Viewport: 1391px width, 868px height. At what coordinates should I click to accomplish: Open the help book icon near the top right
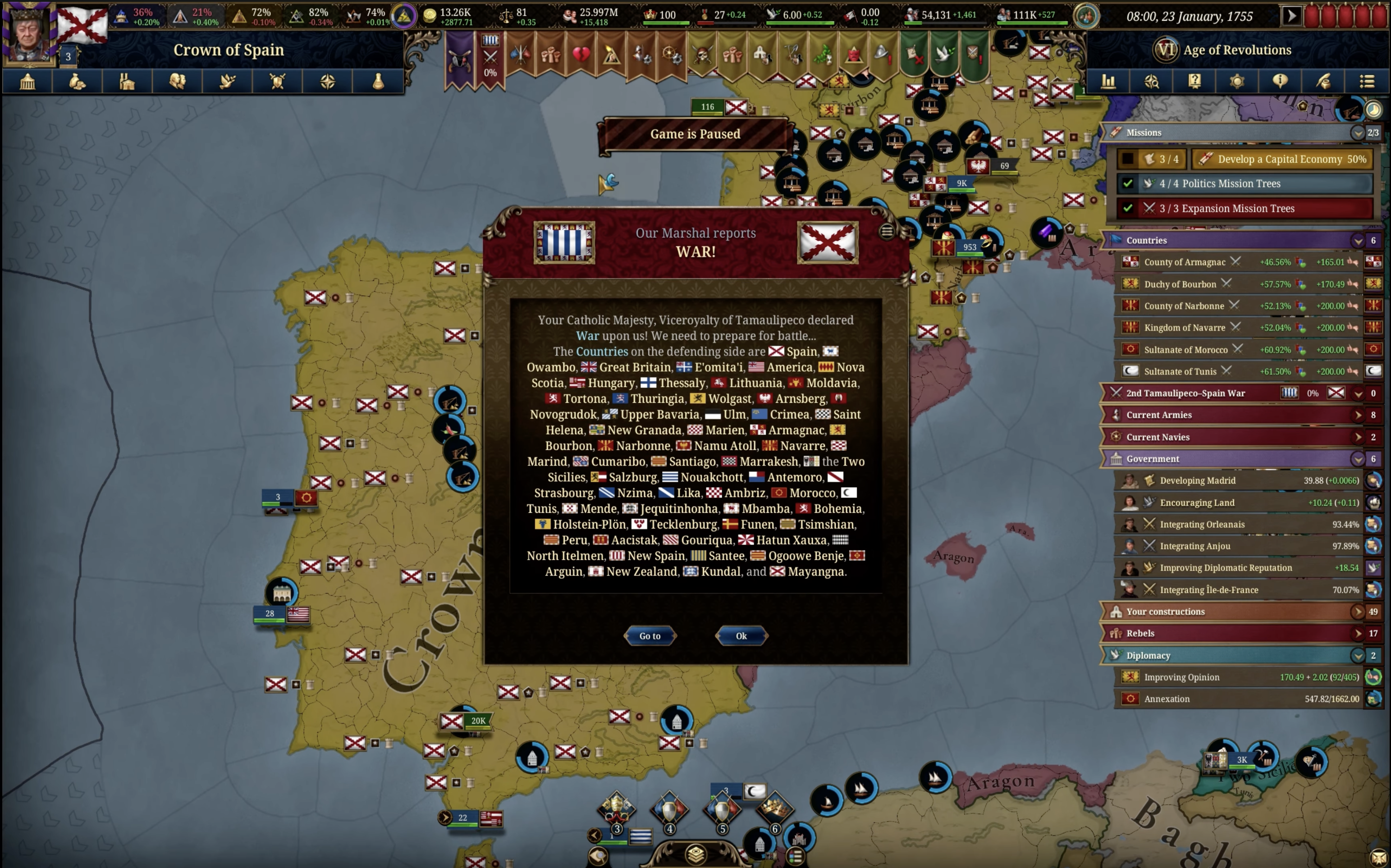(1194, 81)
